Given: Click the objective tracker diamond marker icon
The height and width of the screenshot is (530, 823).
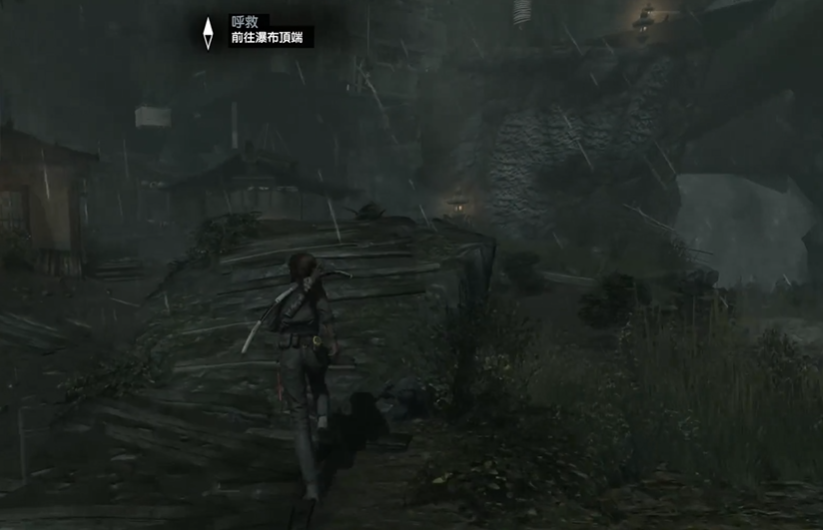Looking at the screenshot, I should (x=208, y=33).
